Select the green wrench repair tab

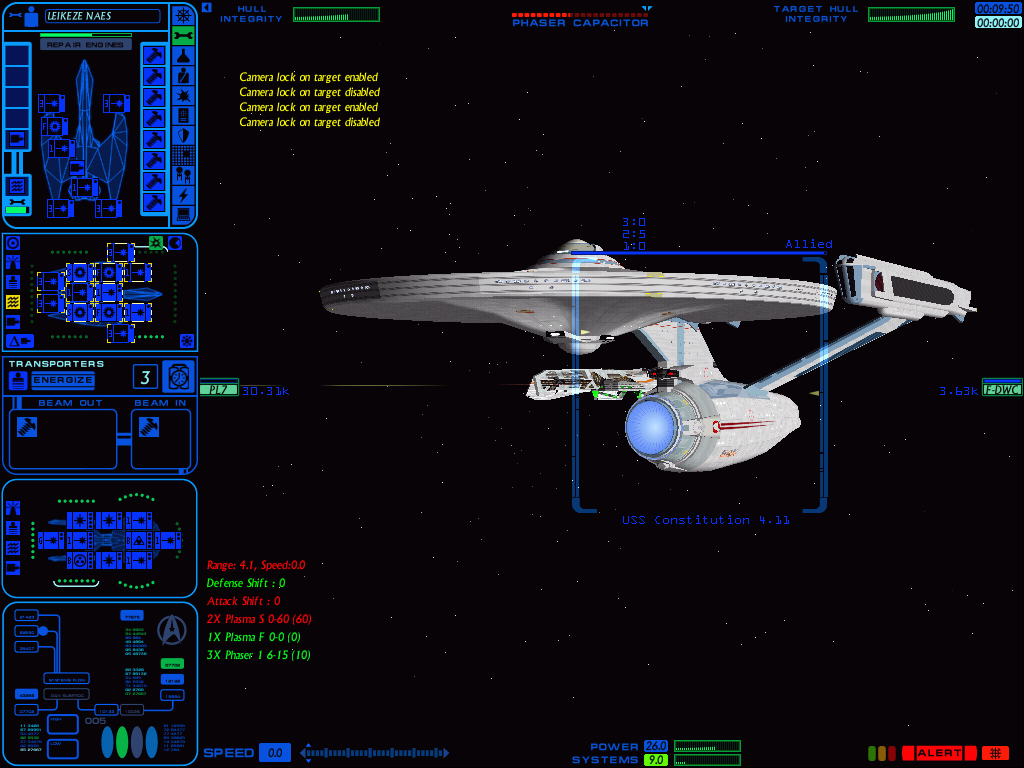pos(183,36)
